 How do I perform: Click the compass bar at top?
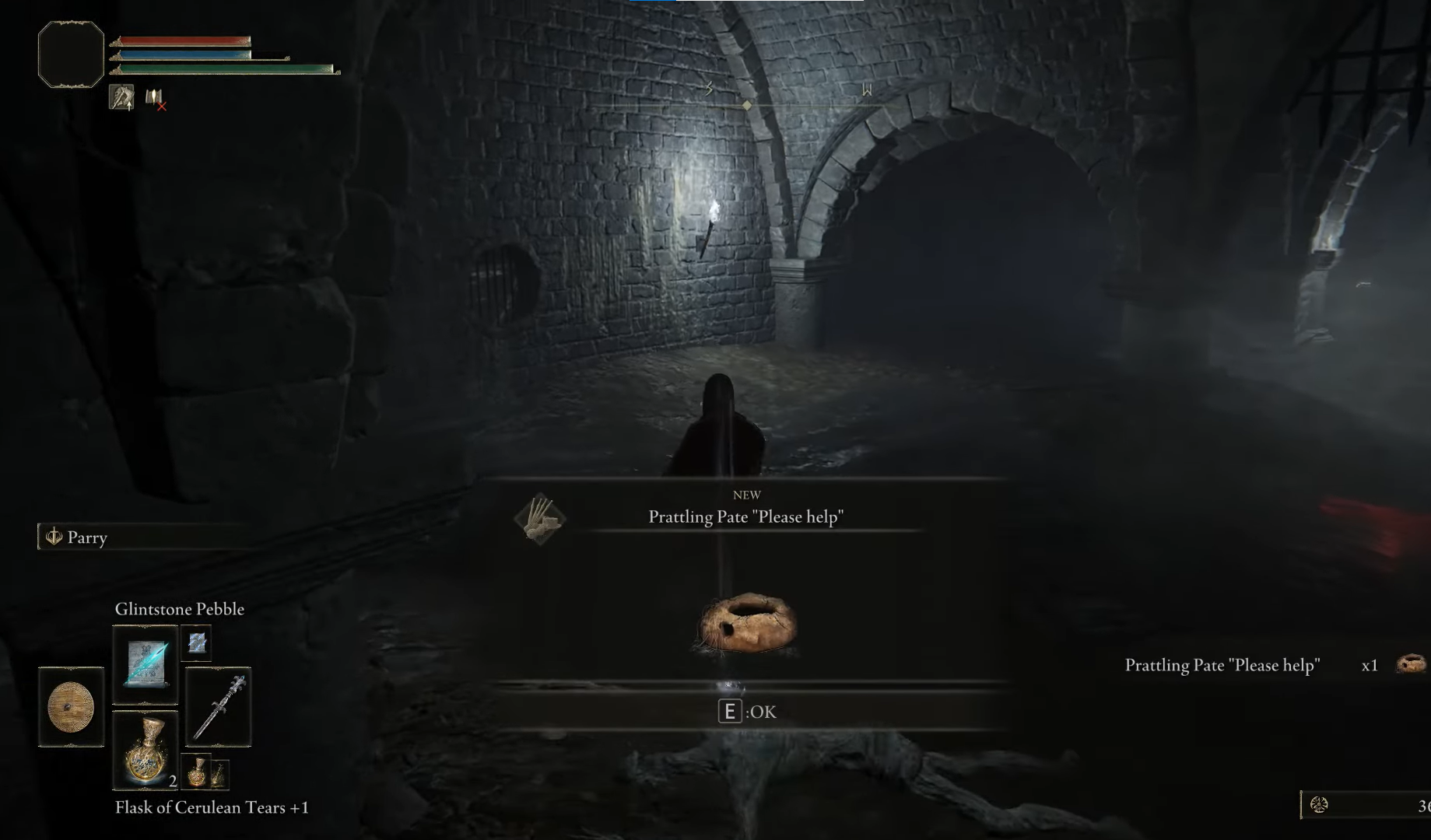(x=747, y=105)
